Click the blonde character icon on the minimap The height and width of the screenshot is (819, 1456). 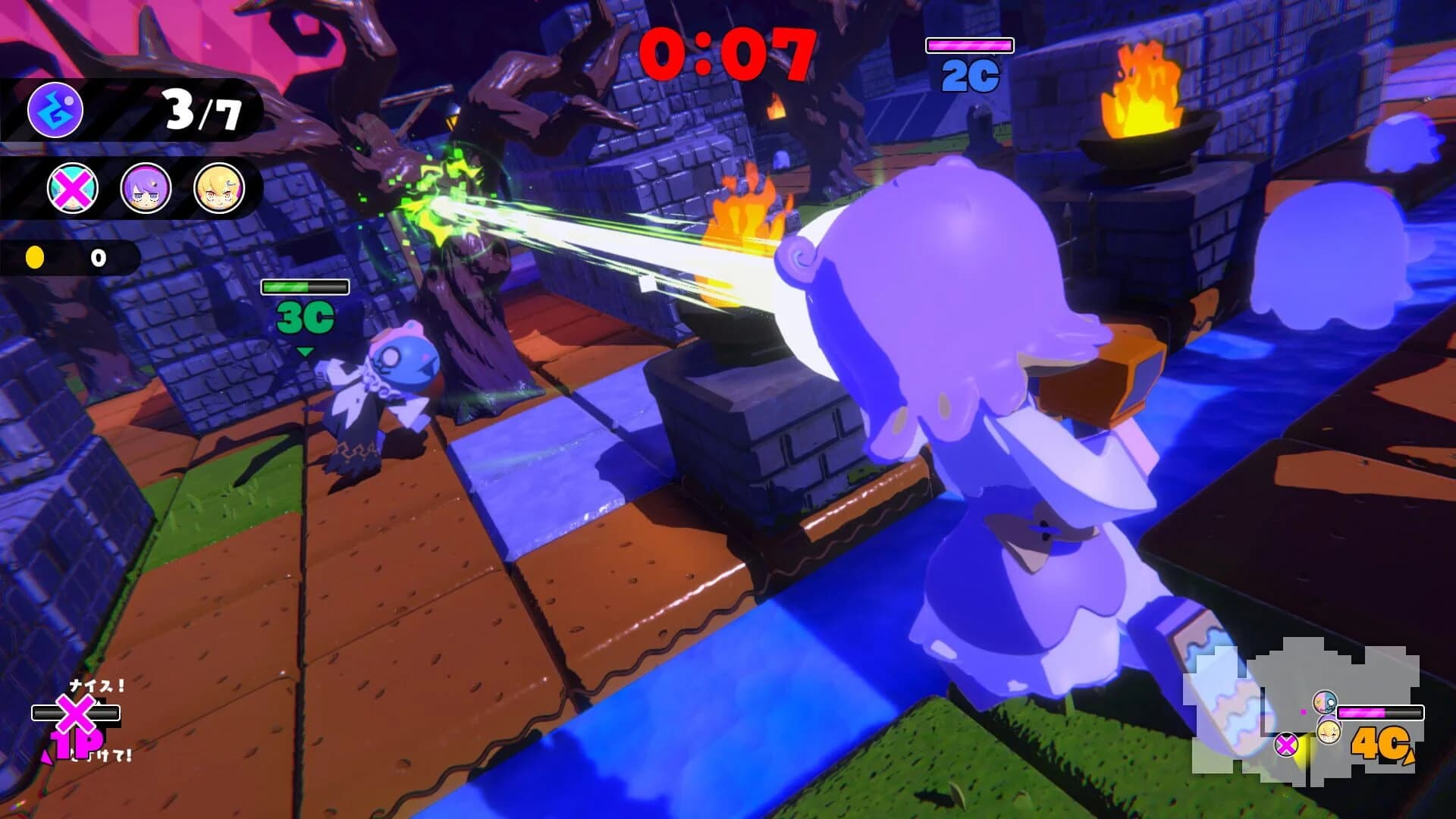(1329, 732)
